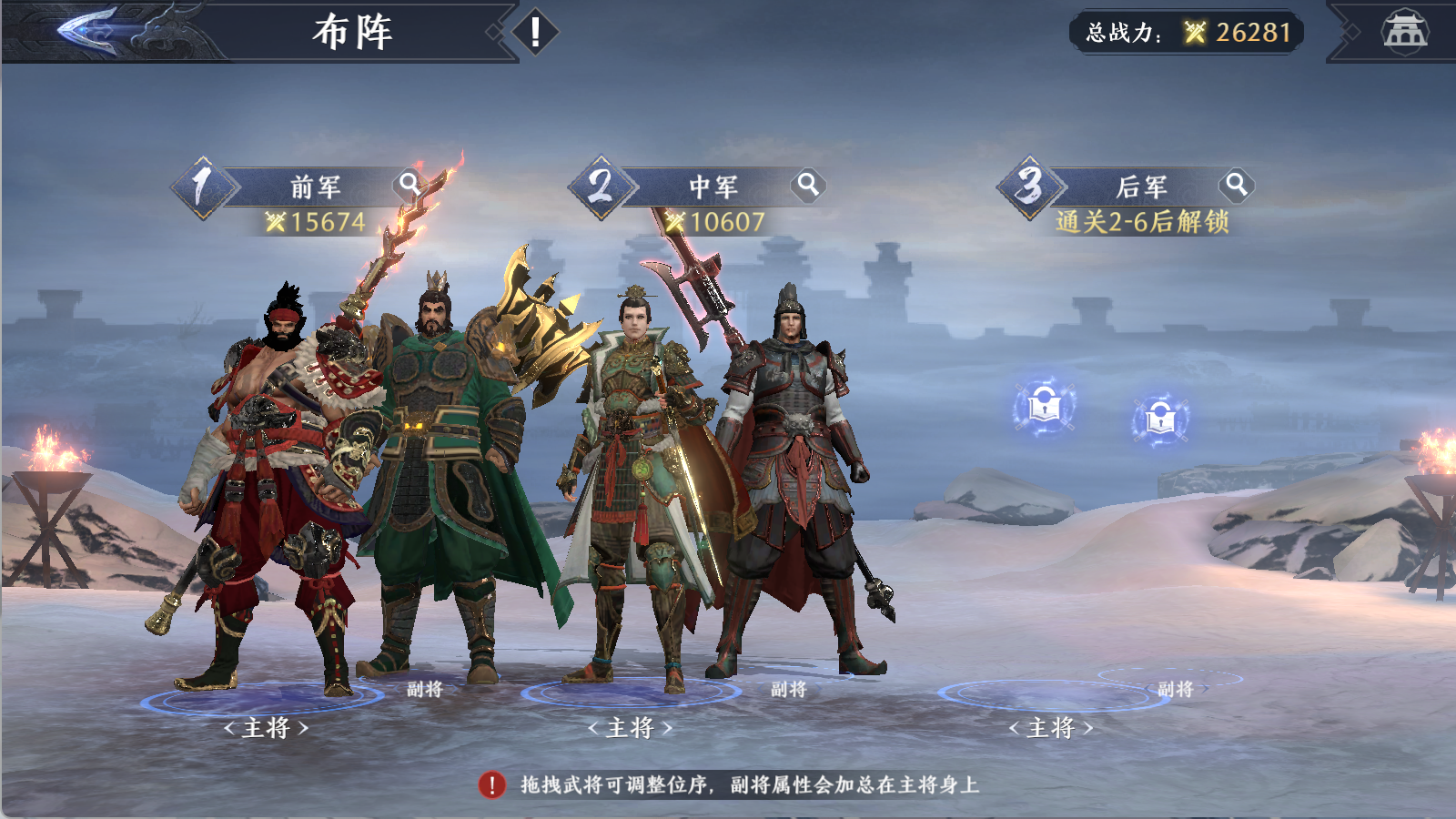Tap the second locked hero slot padlock
Image resolution: width=1456 pixels, height=819 pixels.
point(1158,420)
